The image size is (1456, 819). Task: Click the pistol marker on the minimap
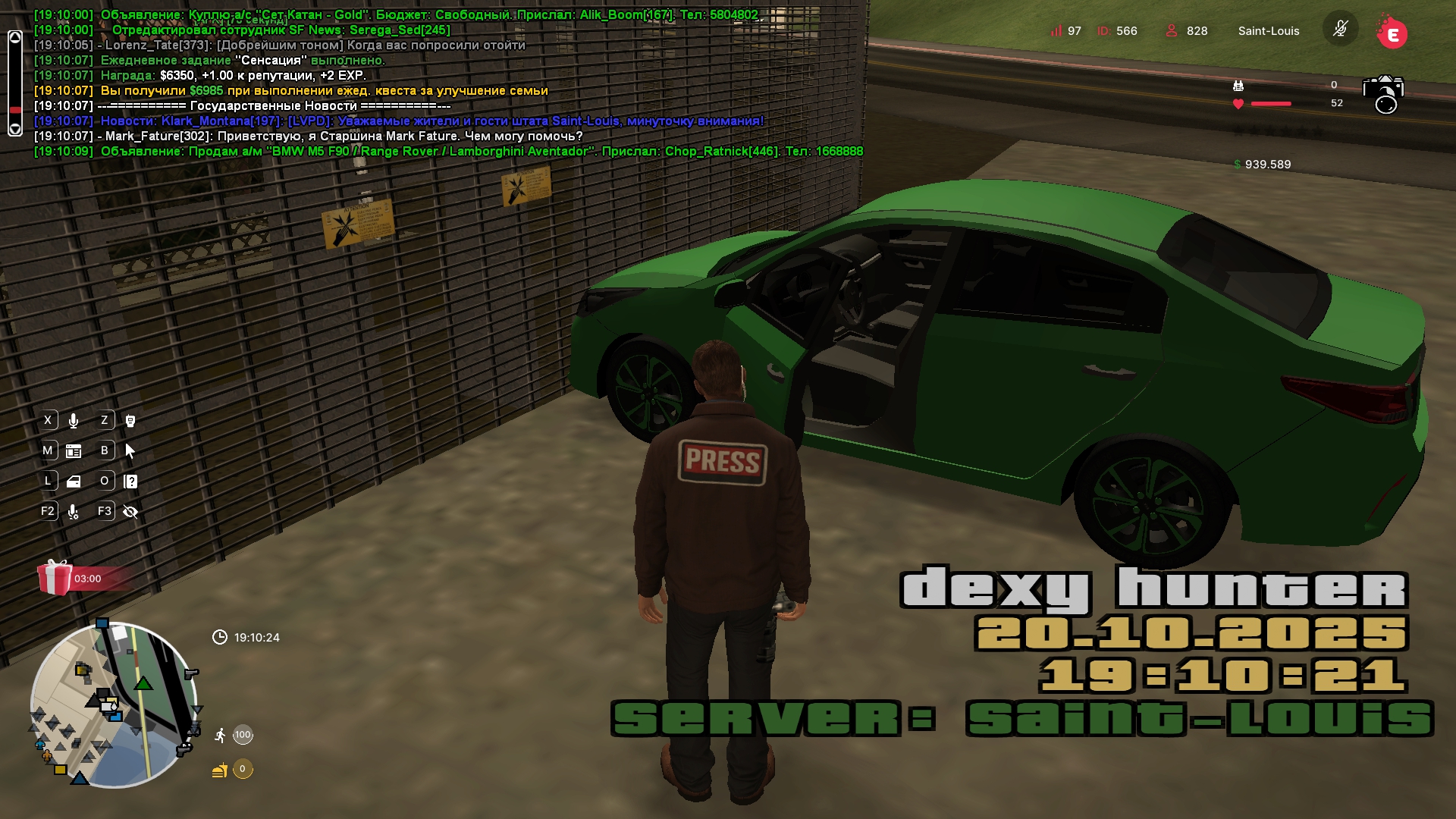191,673
